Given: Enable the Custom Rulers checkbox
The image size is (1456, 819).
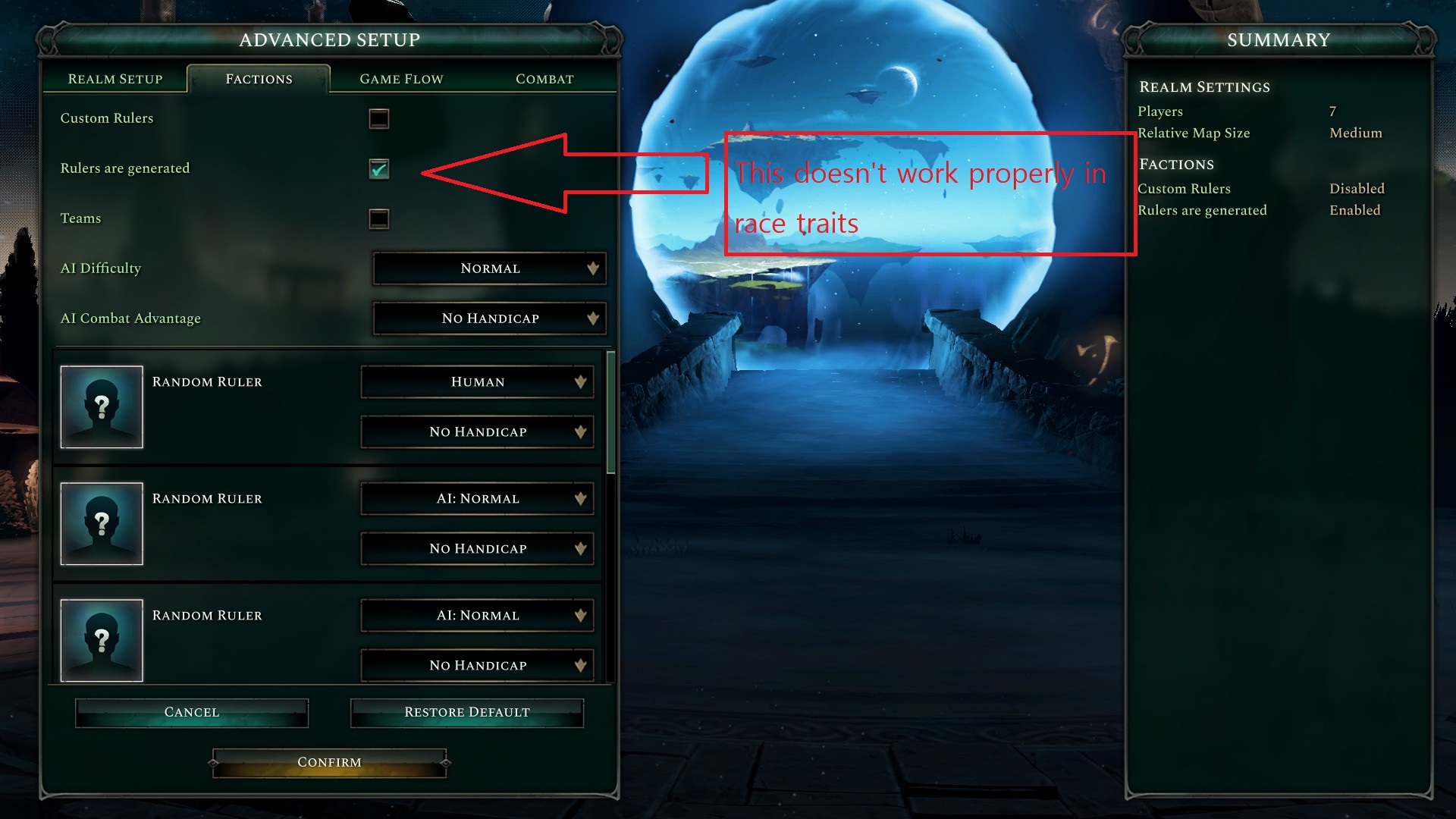Looking at the screenshot, I should [x=378, y=118].
